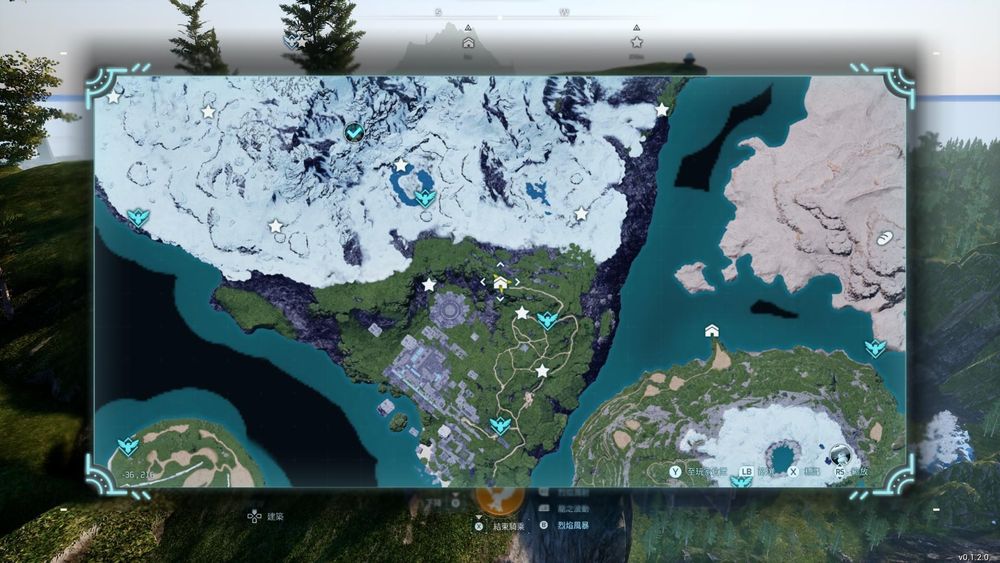Select the fast travel eagle below the ruined city

(500, 427)
